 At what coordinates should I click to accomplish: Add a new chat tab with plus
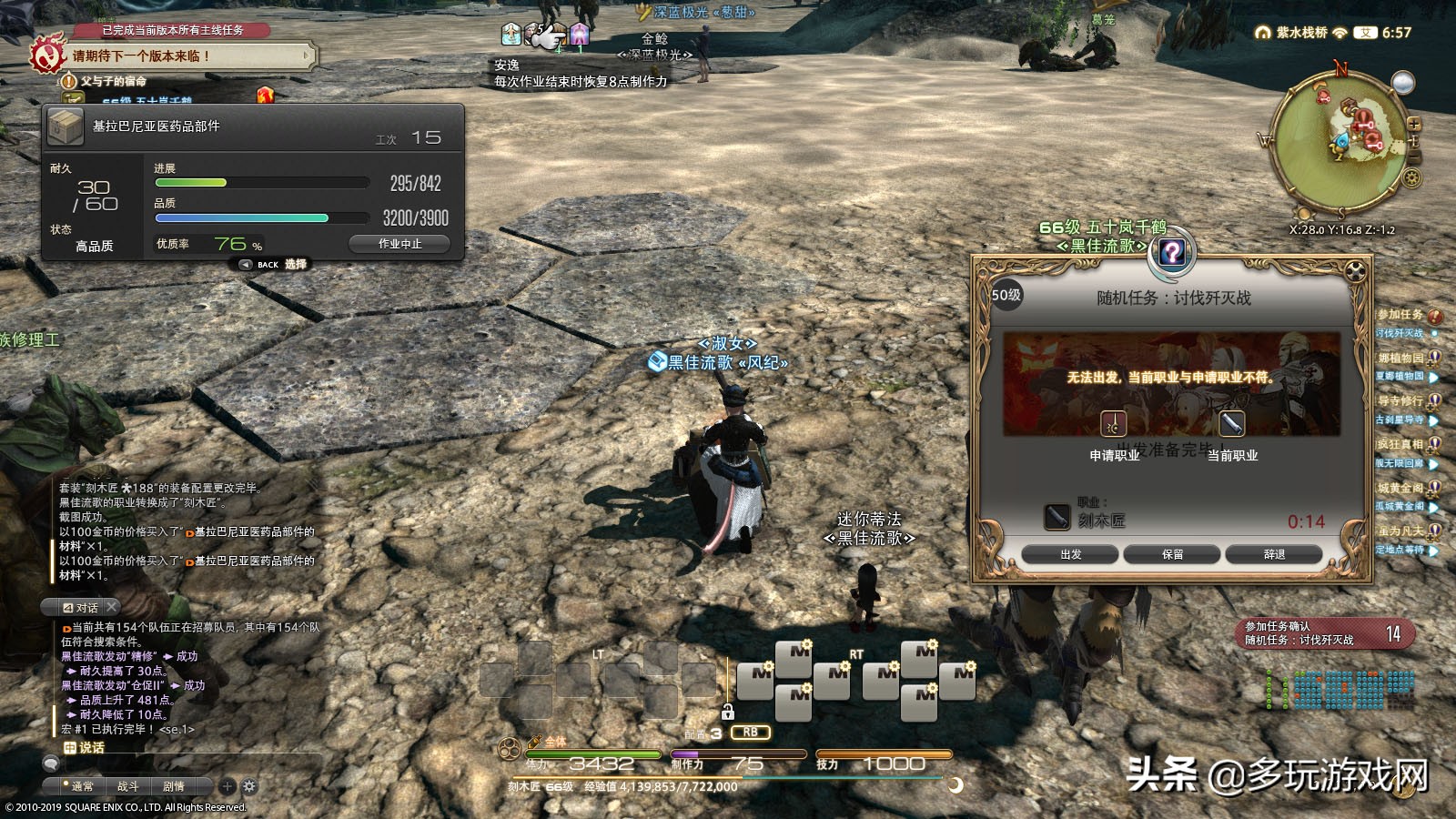(x=227, y=786)
